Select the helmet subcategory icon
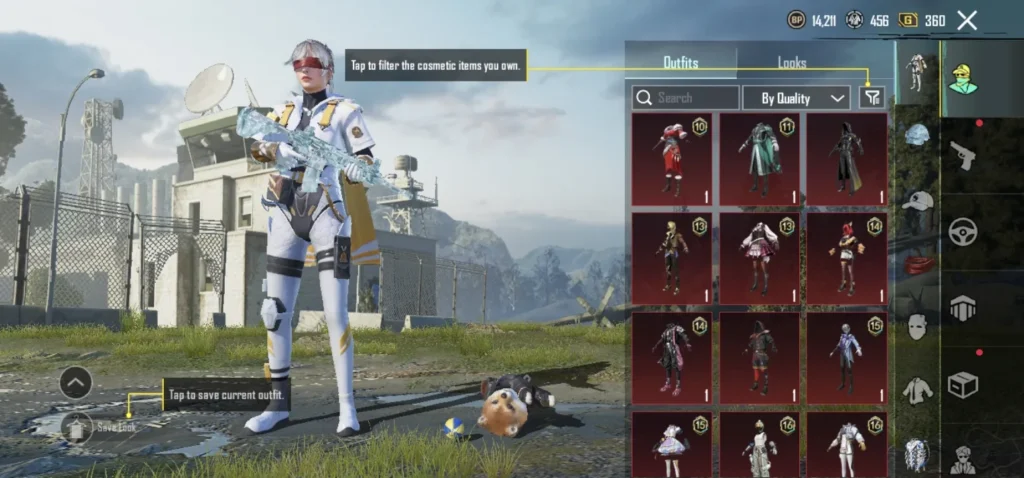This screenshot has height=478, width=1024. tap(917, 136)
